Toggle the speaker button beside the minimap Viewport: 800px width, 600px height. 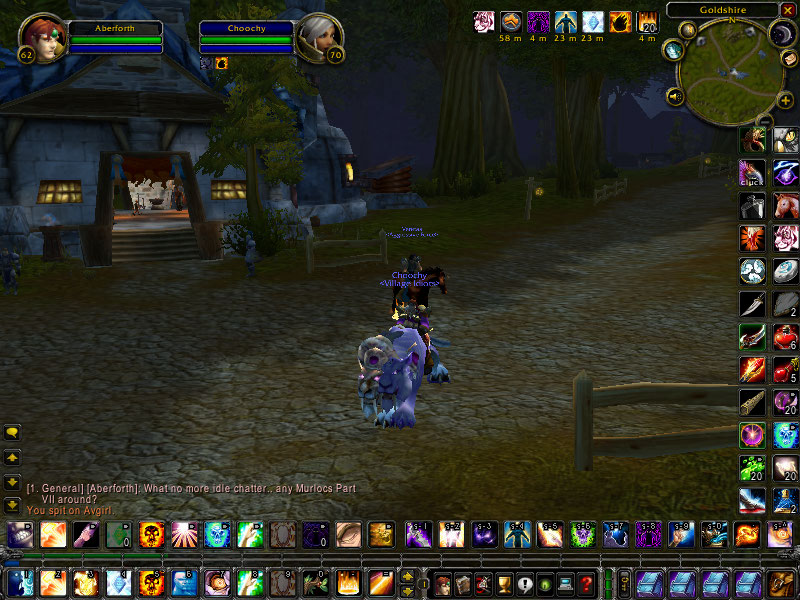(x=675, y=97)
